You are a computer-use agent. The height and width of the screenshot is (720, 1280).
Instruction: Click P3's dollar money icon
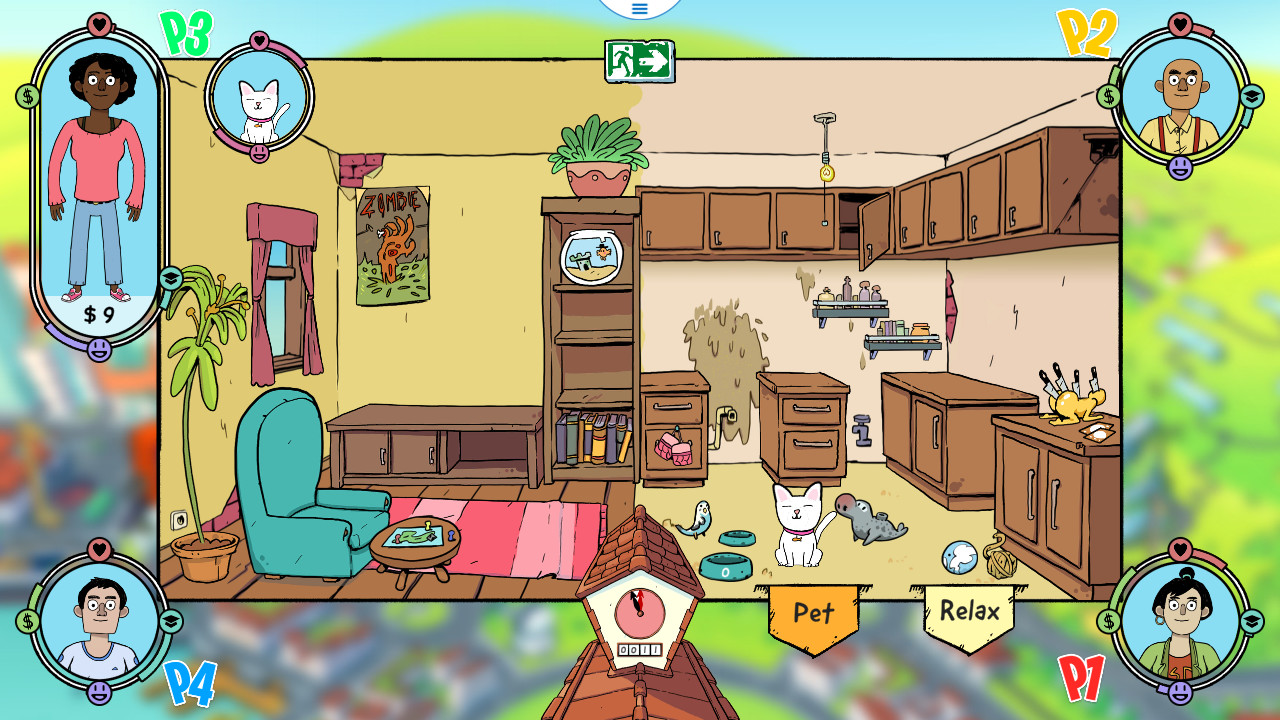[x=28, y=95]
